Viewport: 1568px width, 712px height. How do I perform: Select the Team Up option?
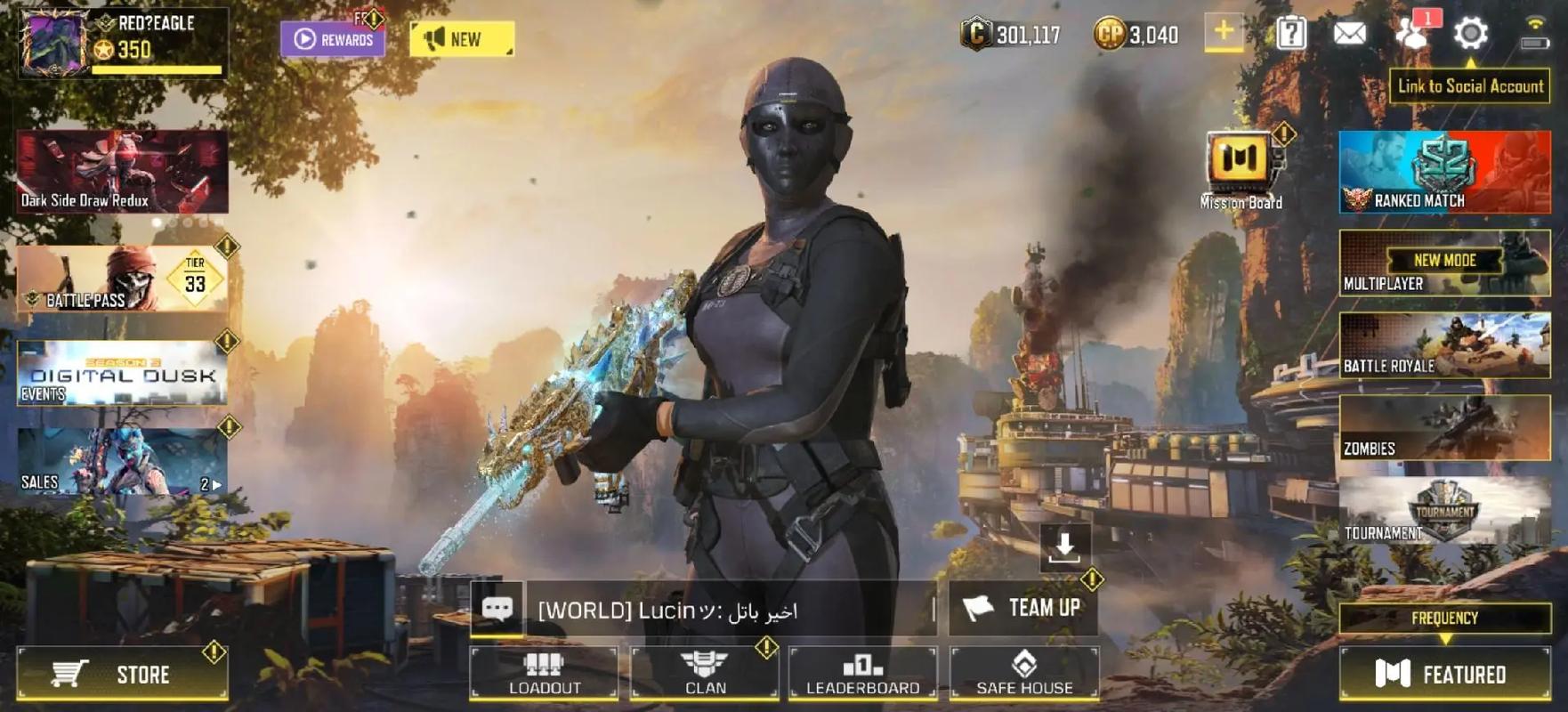point(1023,610)
